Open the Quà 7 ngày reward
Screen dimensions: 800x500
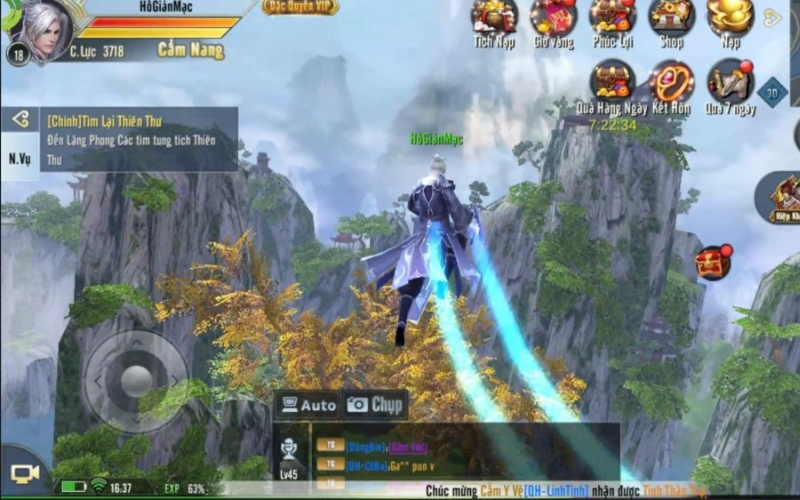(x=730, y=84)
